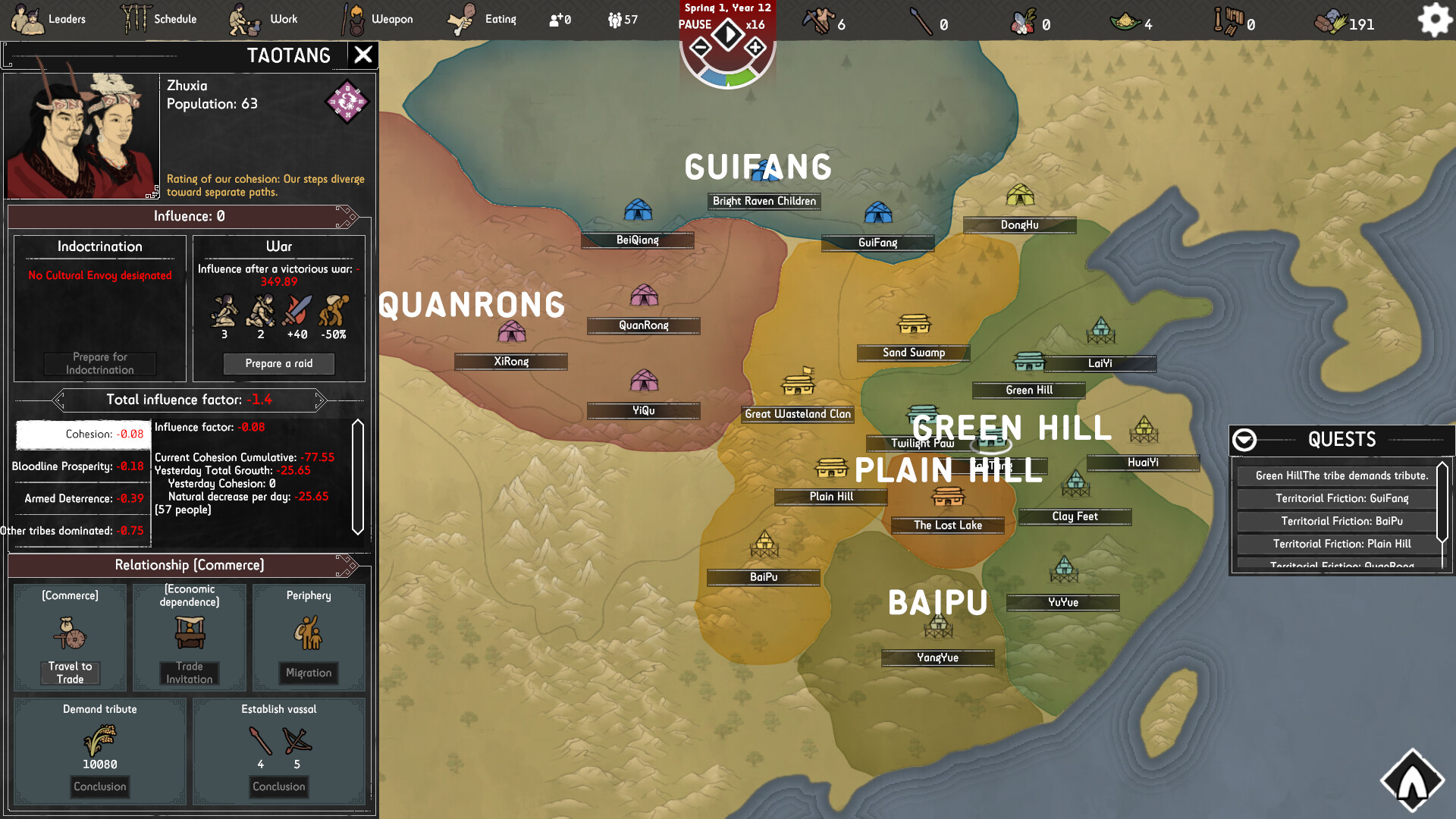Open the Schedule menu

click(160, 19)
